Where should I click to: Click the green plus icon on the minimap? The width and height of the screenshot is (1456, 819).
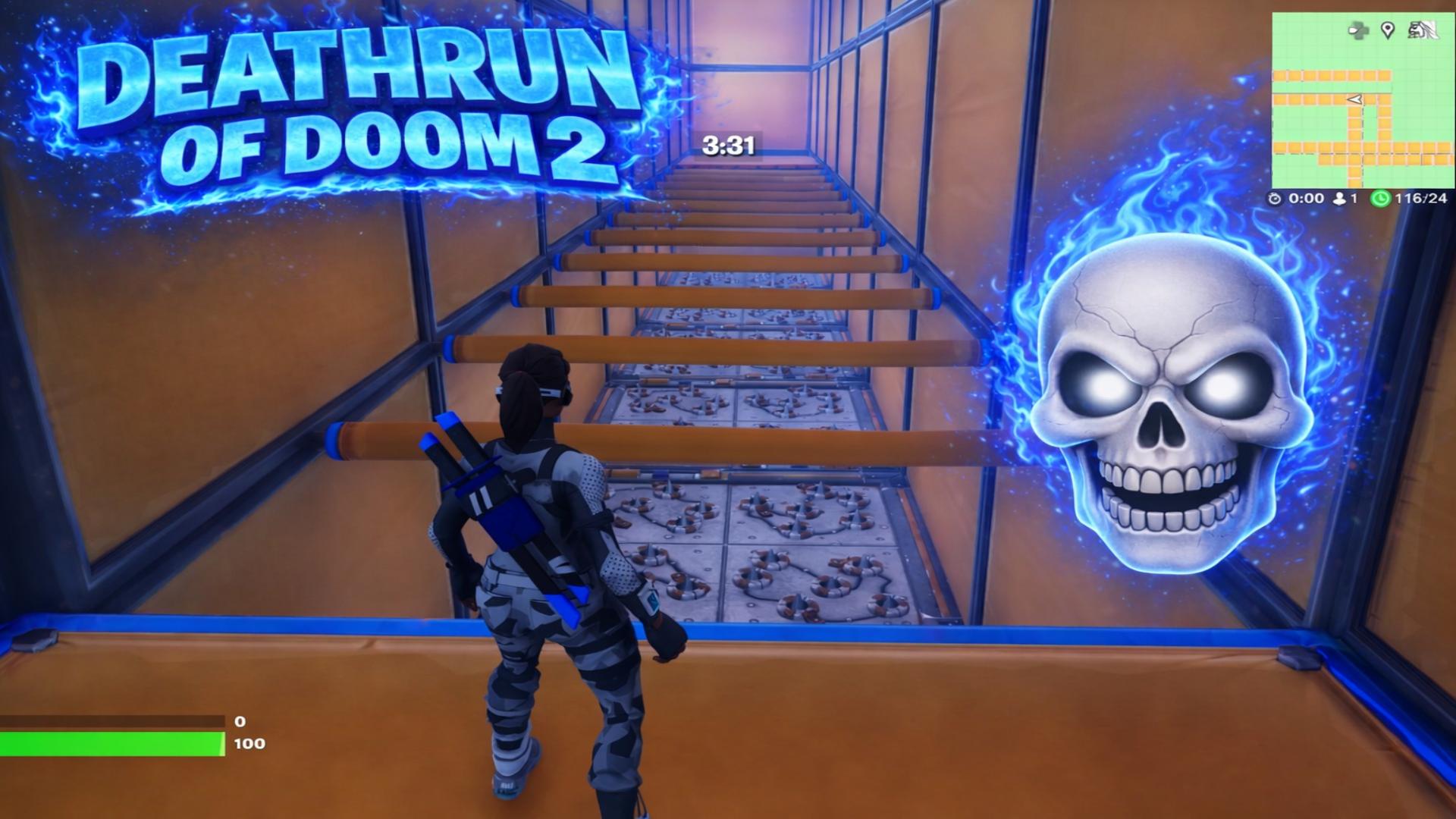tap(1358, 30)
